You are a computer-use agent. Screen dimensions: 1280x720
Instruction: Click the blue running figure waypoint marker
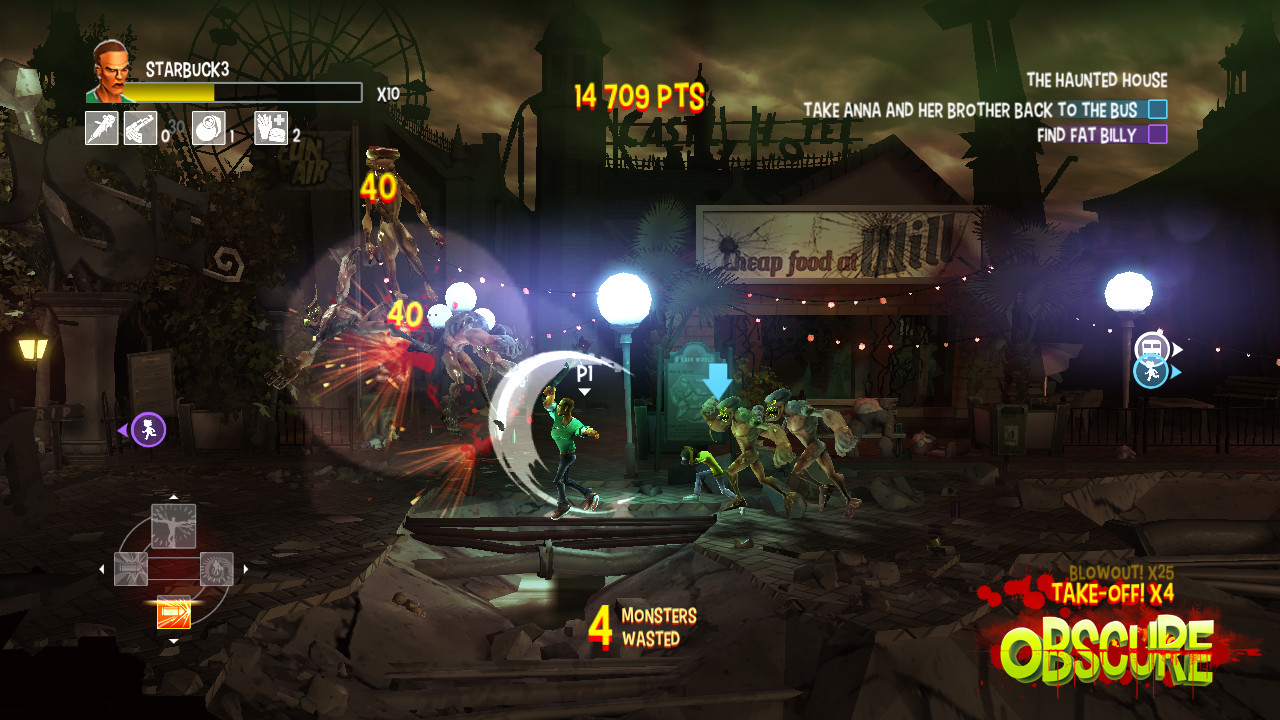(1151, 372)
